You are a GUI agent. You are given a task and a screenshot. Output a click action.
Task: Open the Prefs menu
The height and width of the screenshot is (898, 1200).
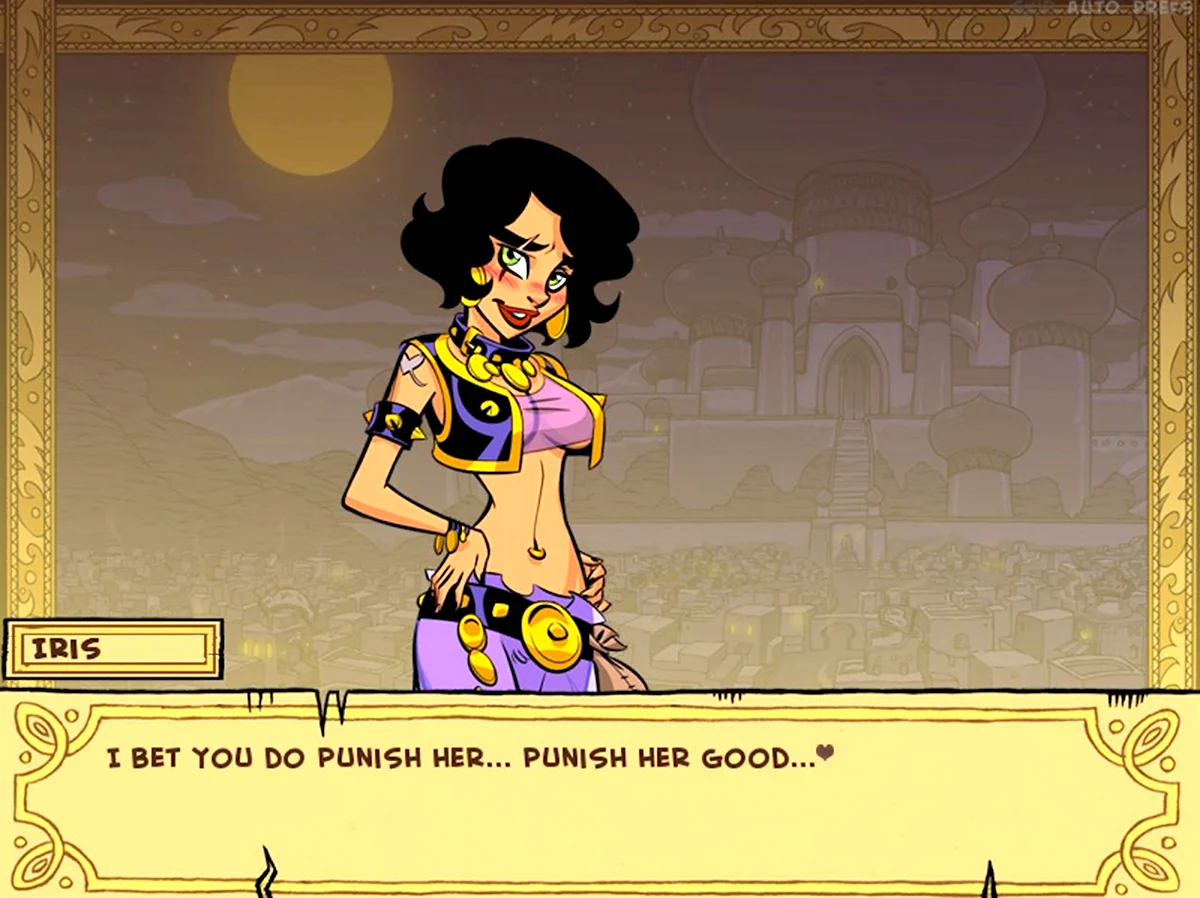pos(1163,7)
